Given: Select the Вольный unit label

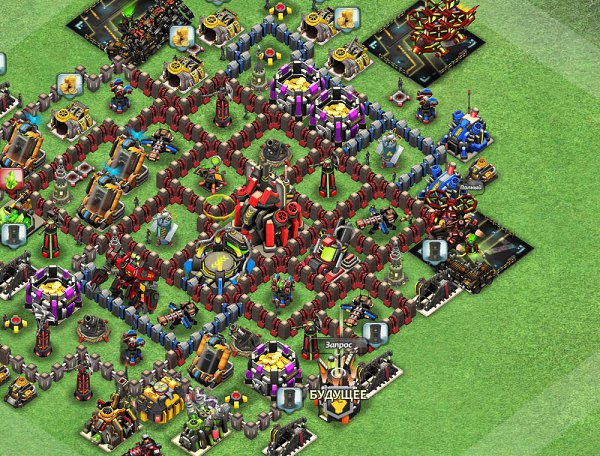Looking at the screenshot, I should (x=471, y=187).
